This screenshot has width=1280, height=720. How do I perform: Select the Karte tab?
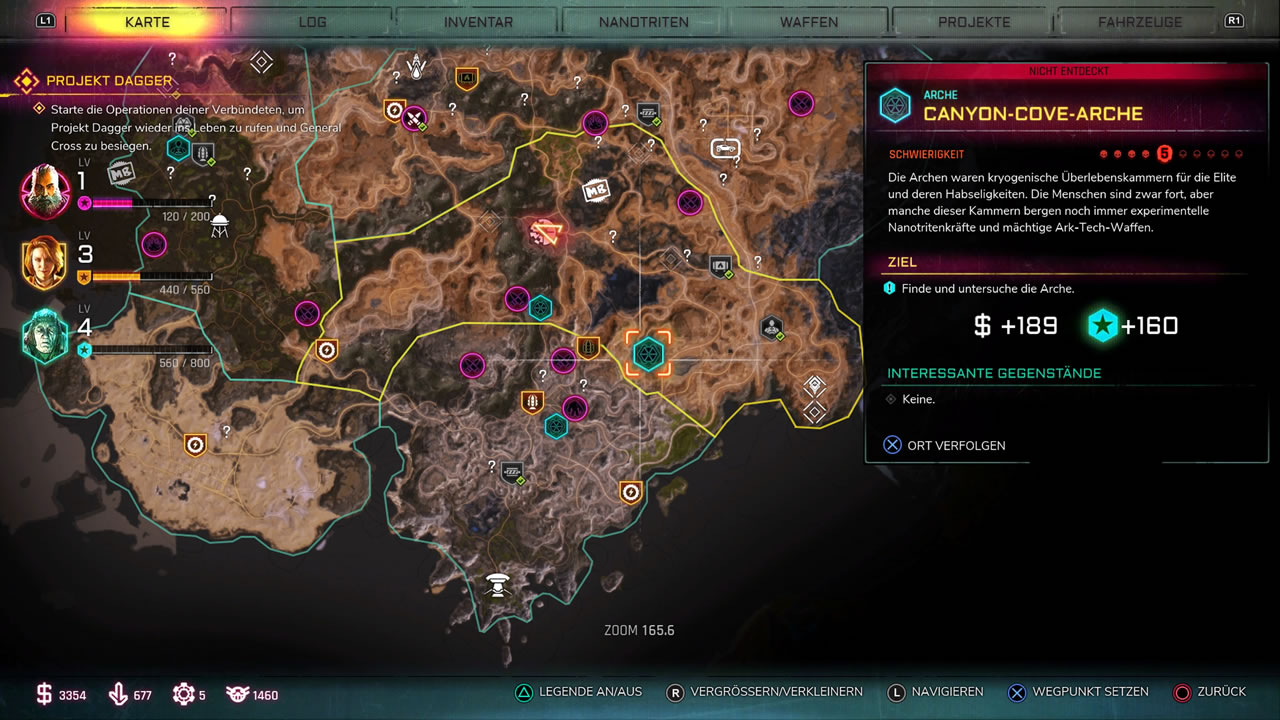147,21
